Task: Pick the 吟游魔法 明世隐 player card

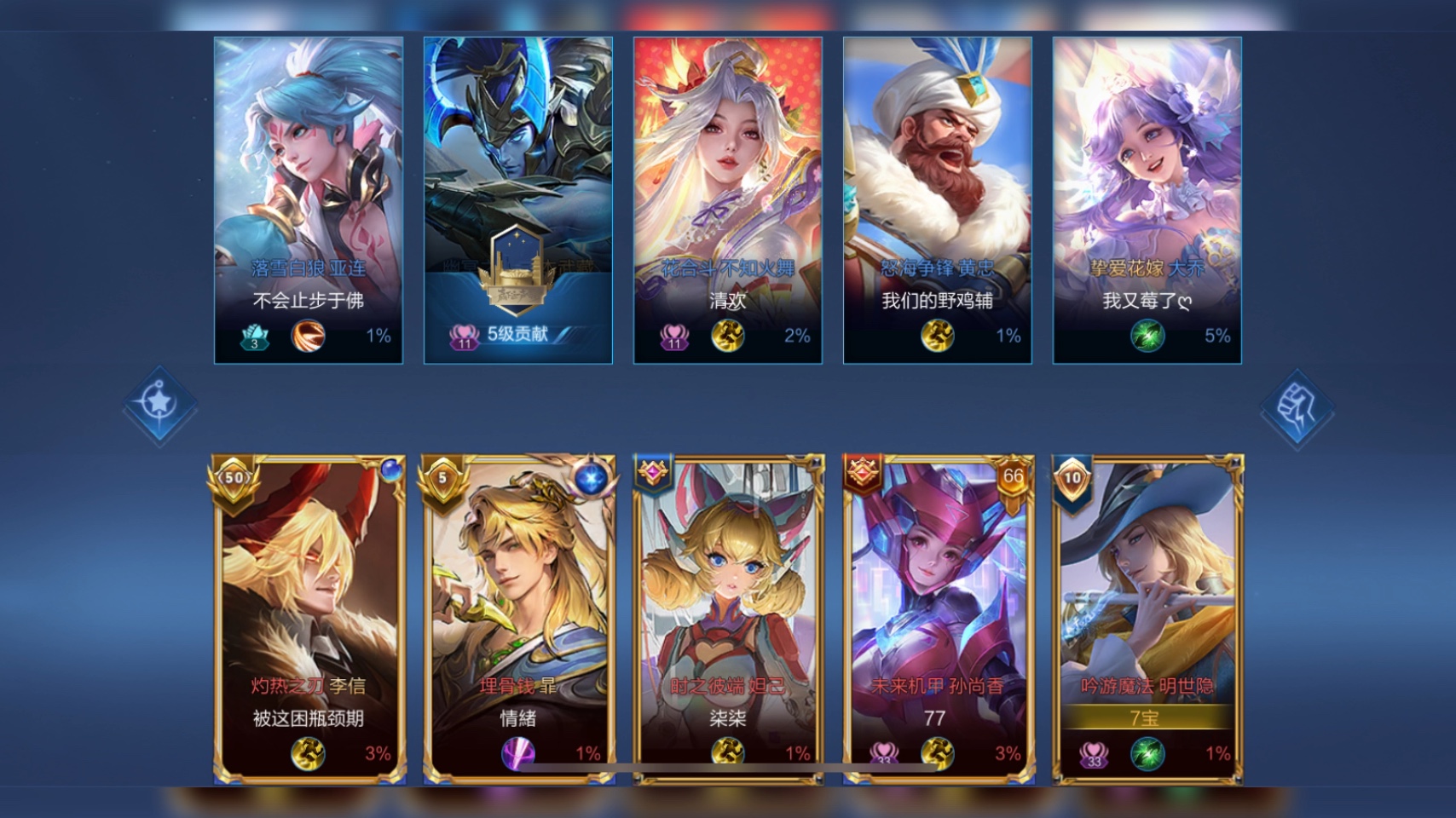Action: point(1147,618)
